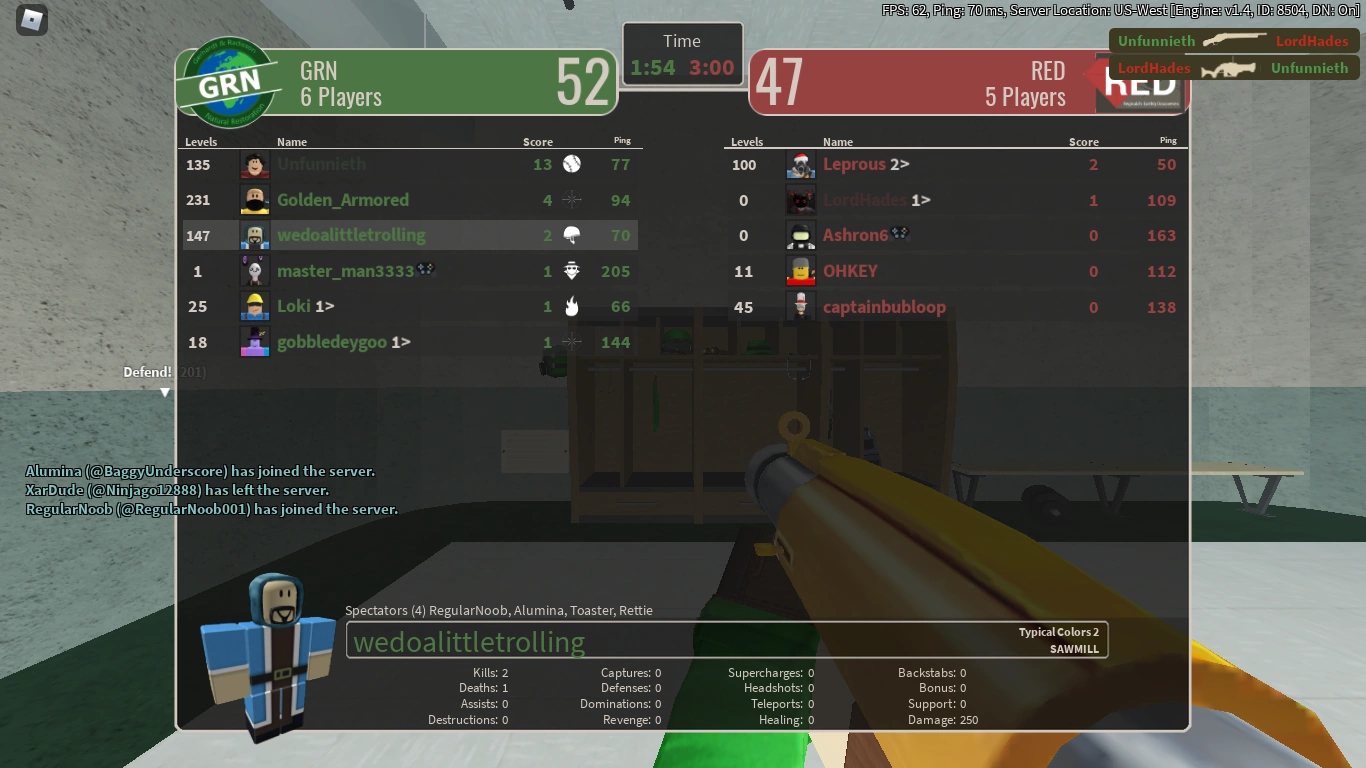1366x768 pixels.
Task: Select the Soldier helmet icon beside wedoalittletrolling
Action: tap(572, 234)
